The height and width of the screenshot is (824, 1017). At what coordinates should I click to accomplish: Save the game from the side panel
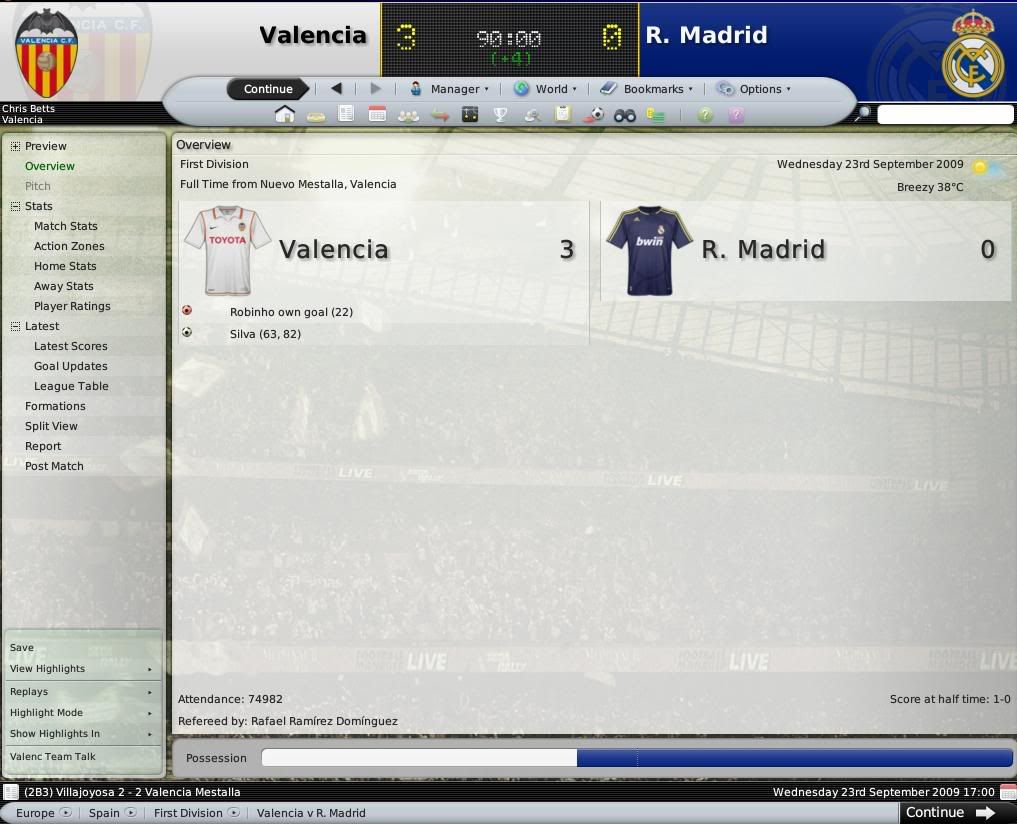click(22, 648)
